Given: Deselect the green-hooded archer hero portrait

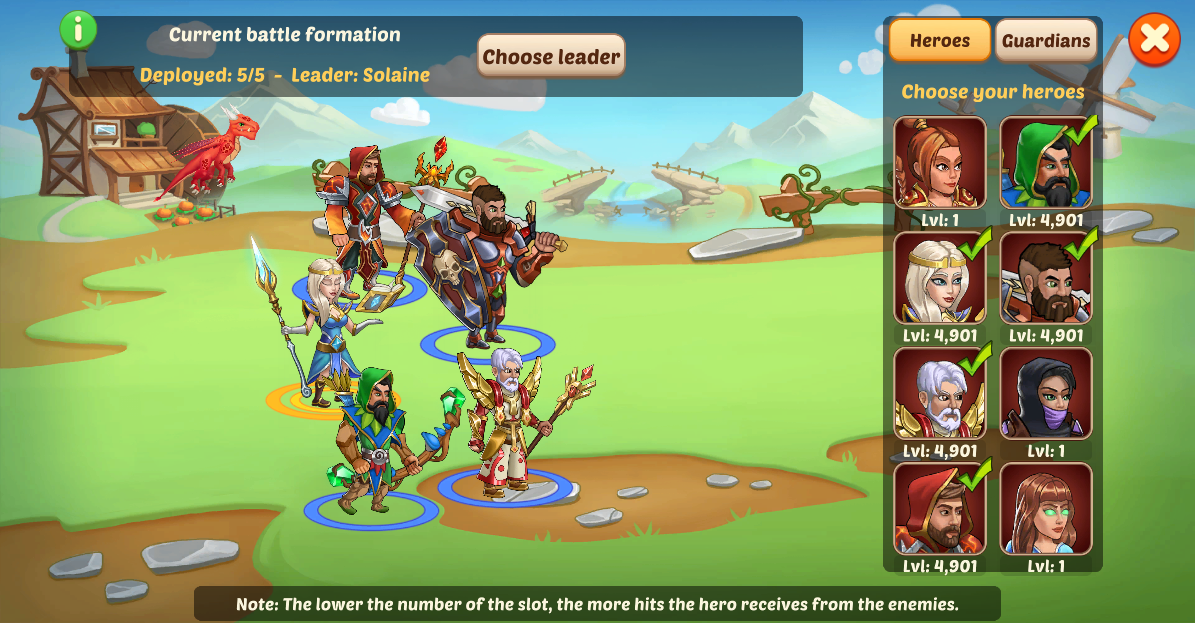Looking at the screenshot, I should (x=1046, y=162).
